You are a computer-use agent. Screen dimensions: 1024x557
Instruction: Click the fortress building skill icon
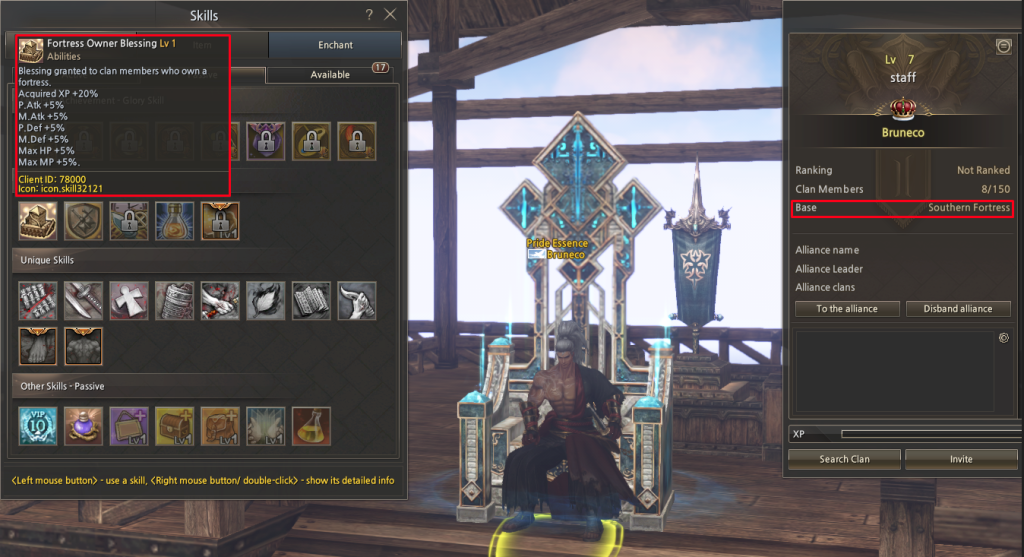tap(37, 222)
